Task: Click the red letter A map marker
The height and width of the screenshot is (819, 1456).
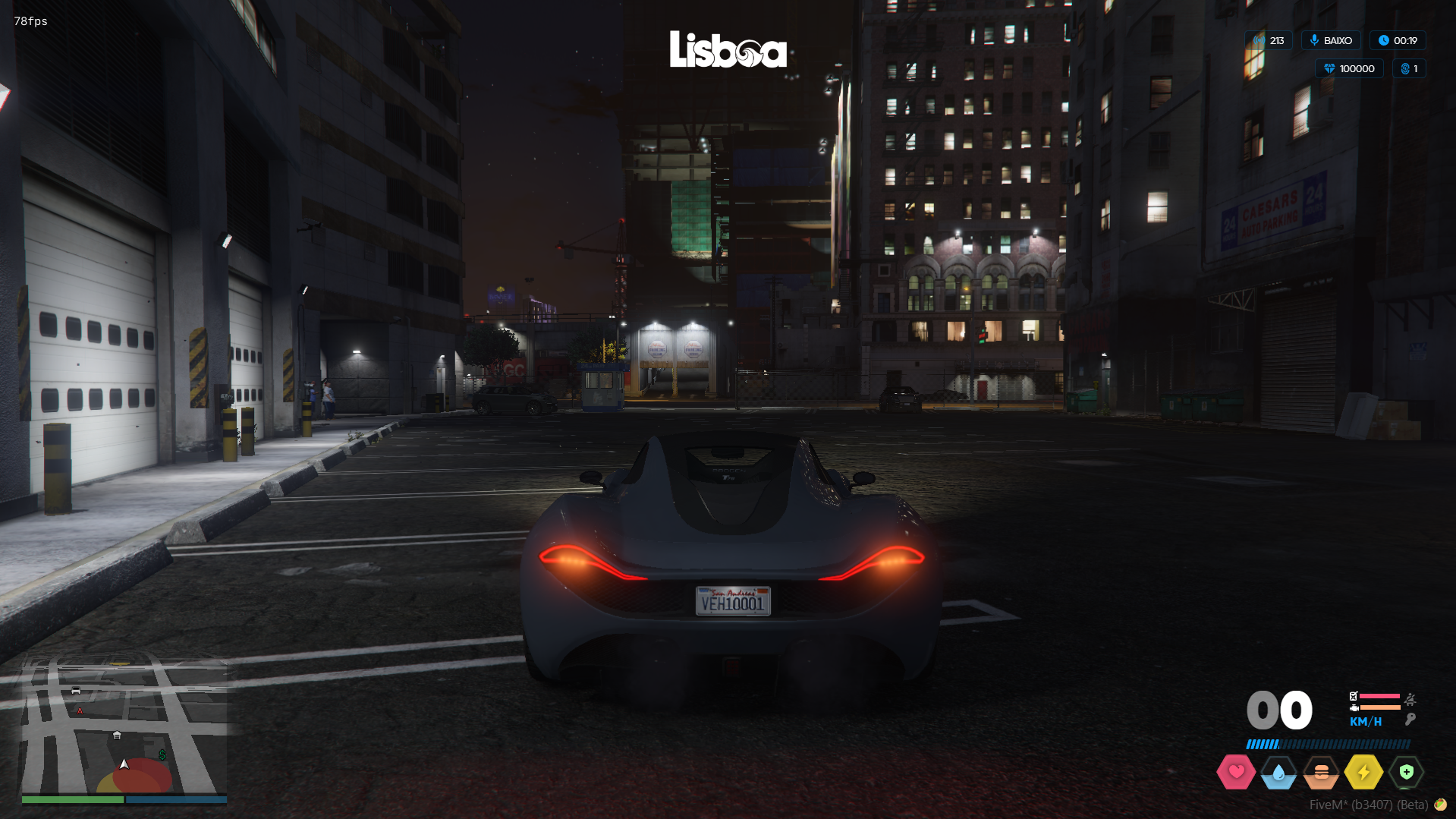Action: [80, 711]
